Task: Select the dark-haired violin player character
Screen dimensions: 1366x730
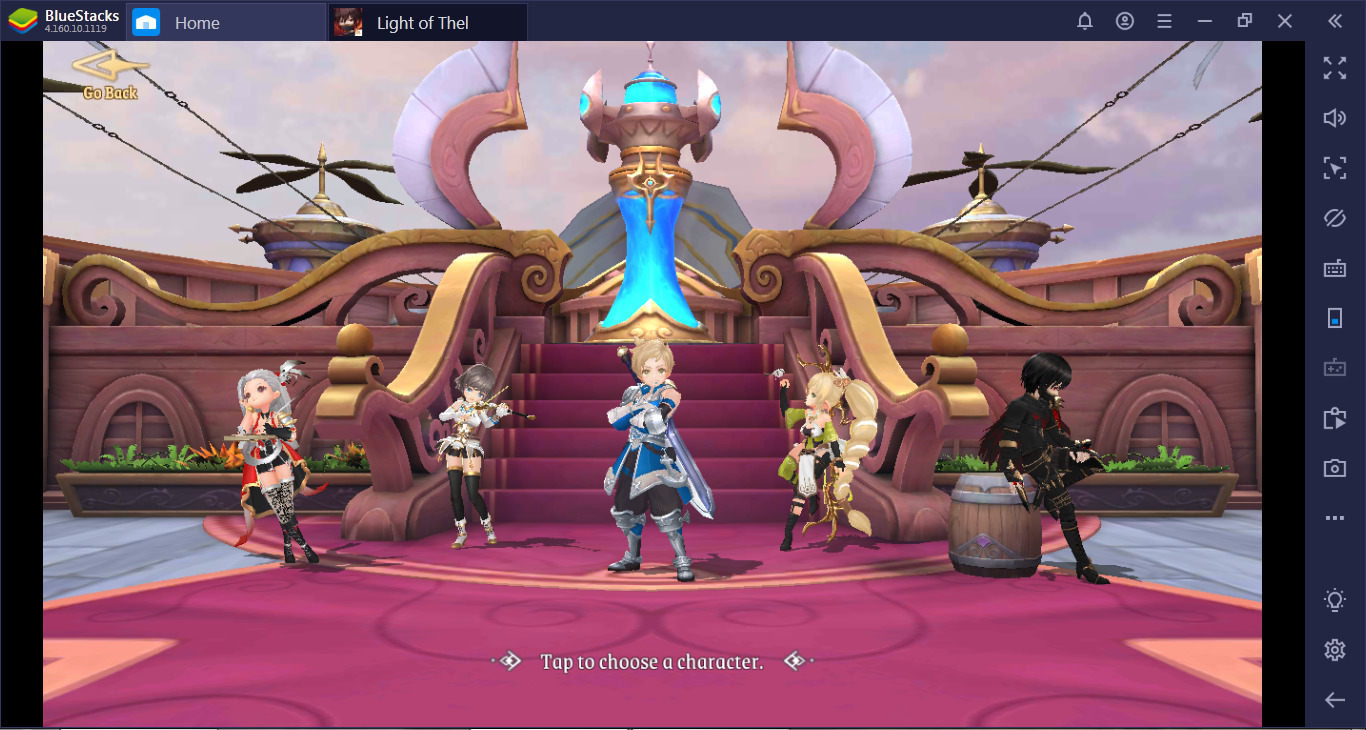Action: 471,450
